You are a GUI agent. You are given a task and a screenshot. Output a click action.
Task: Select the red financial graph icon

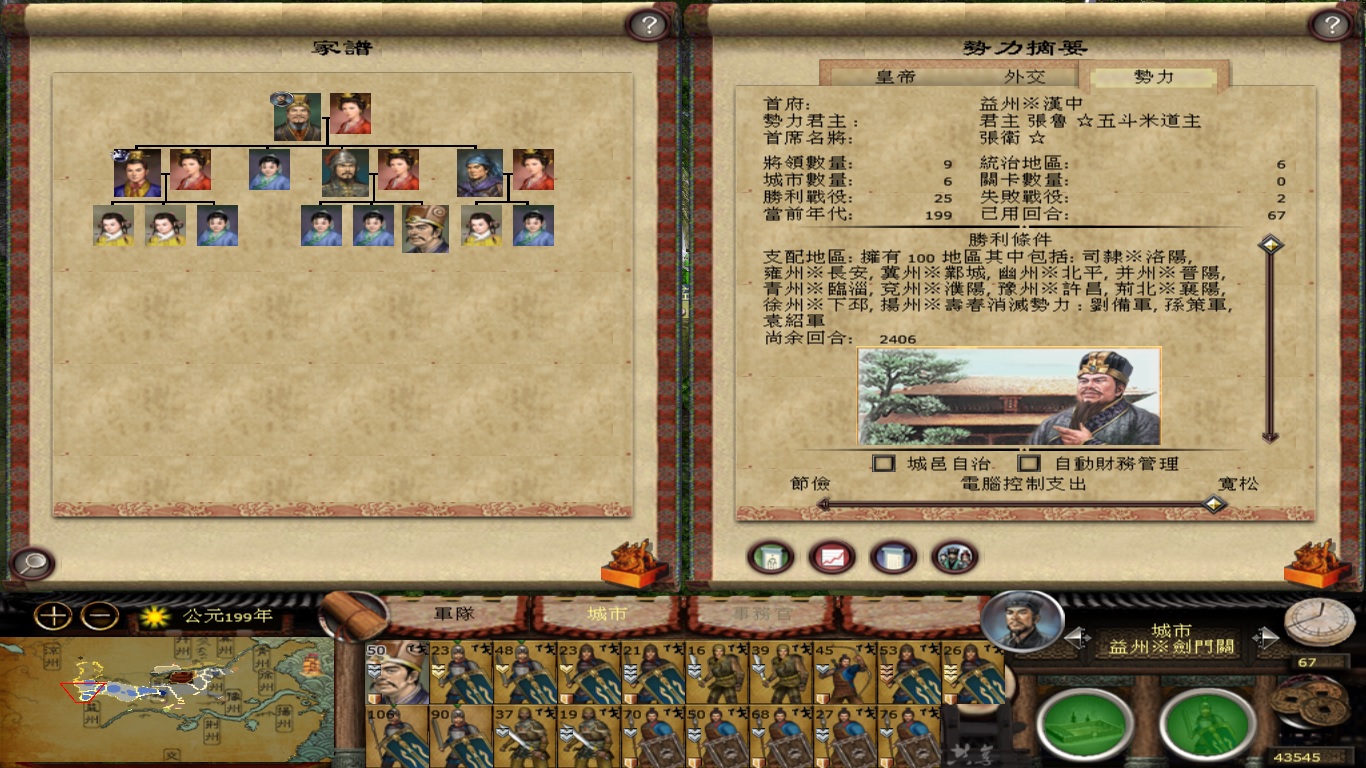831,557
